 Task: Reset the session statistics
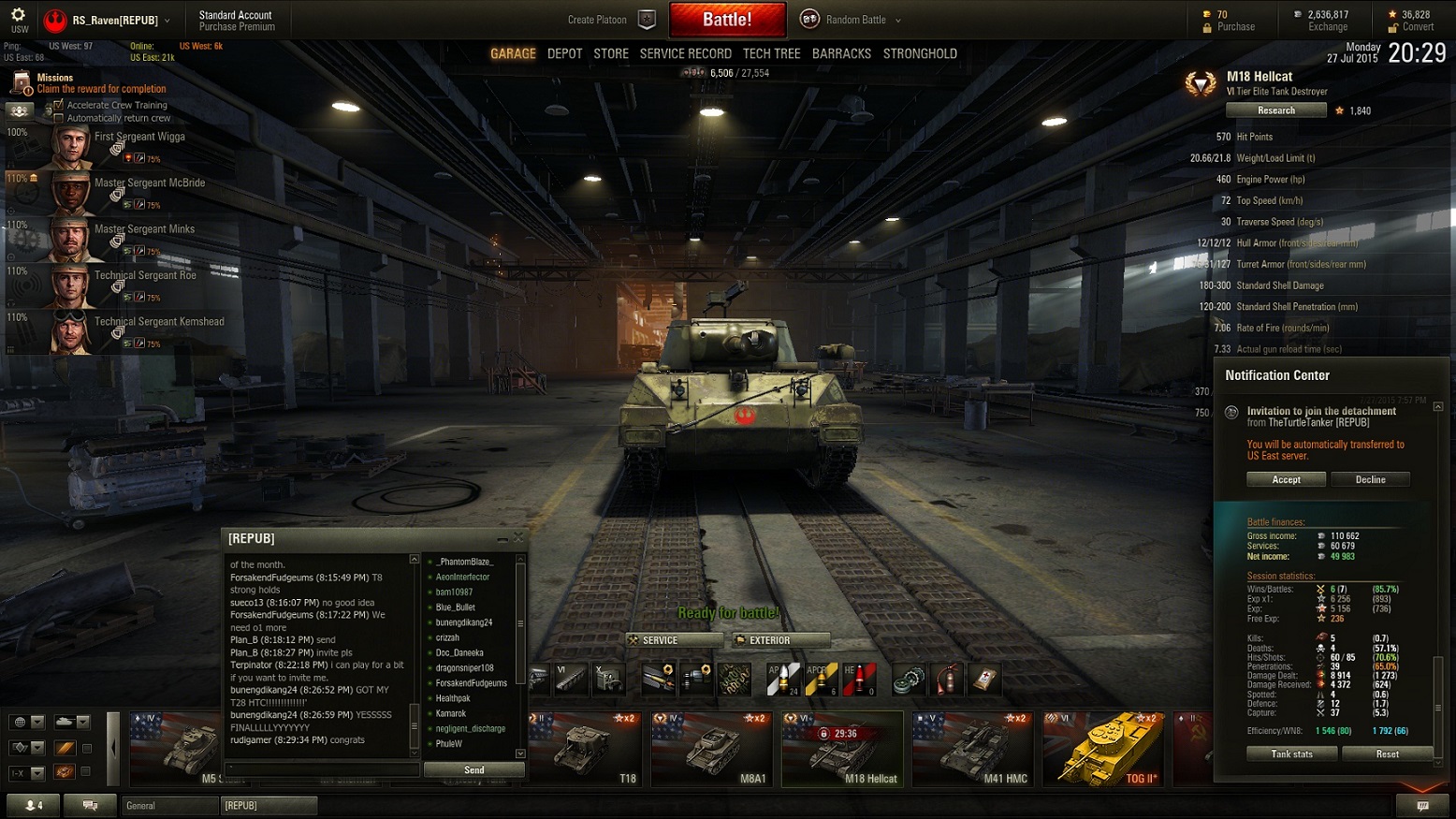coord(1387,753)
